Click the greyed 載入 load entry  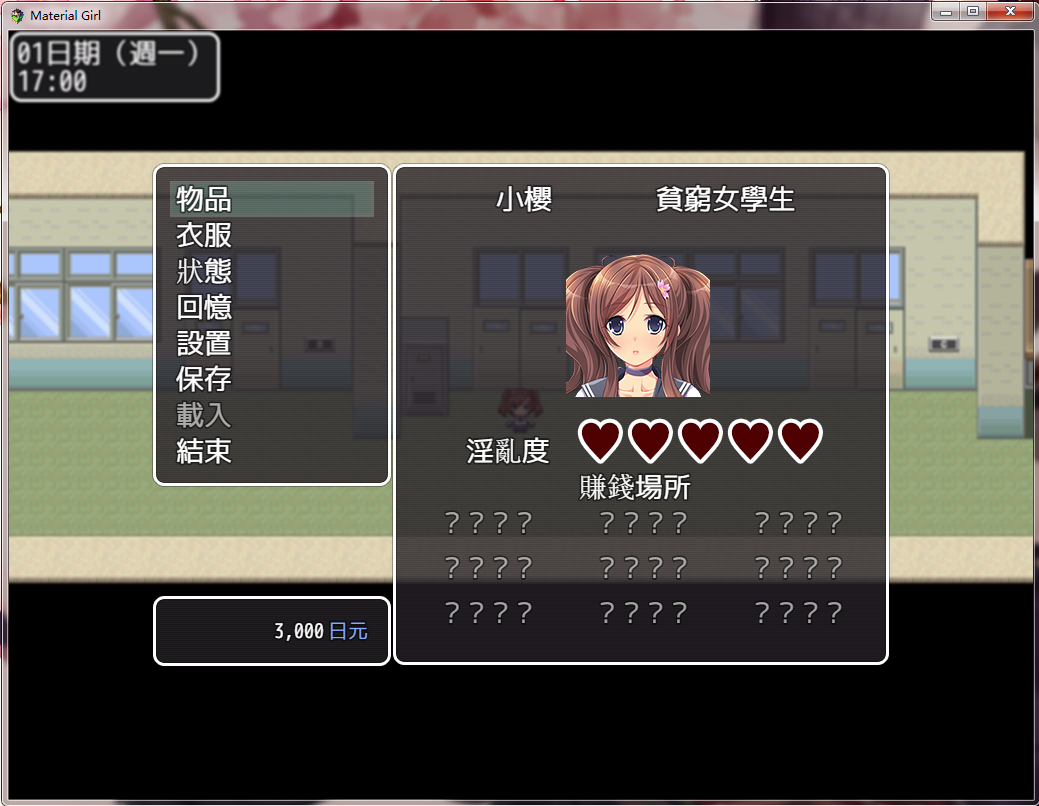point(204,415)
